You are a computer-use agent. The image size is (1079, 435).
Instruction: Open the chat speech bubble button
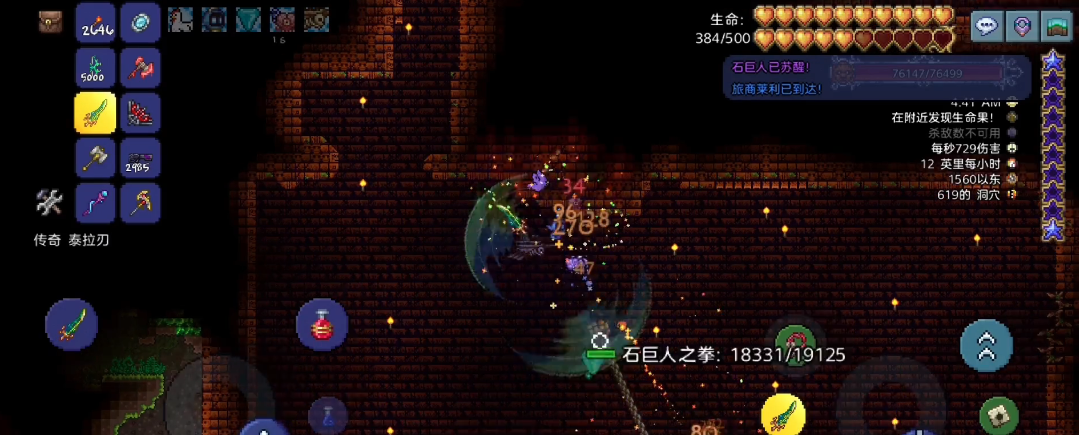coord(988,27)
